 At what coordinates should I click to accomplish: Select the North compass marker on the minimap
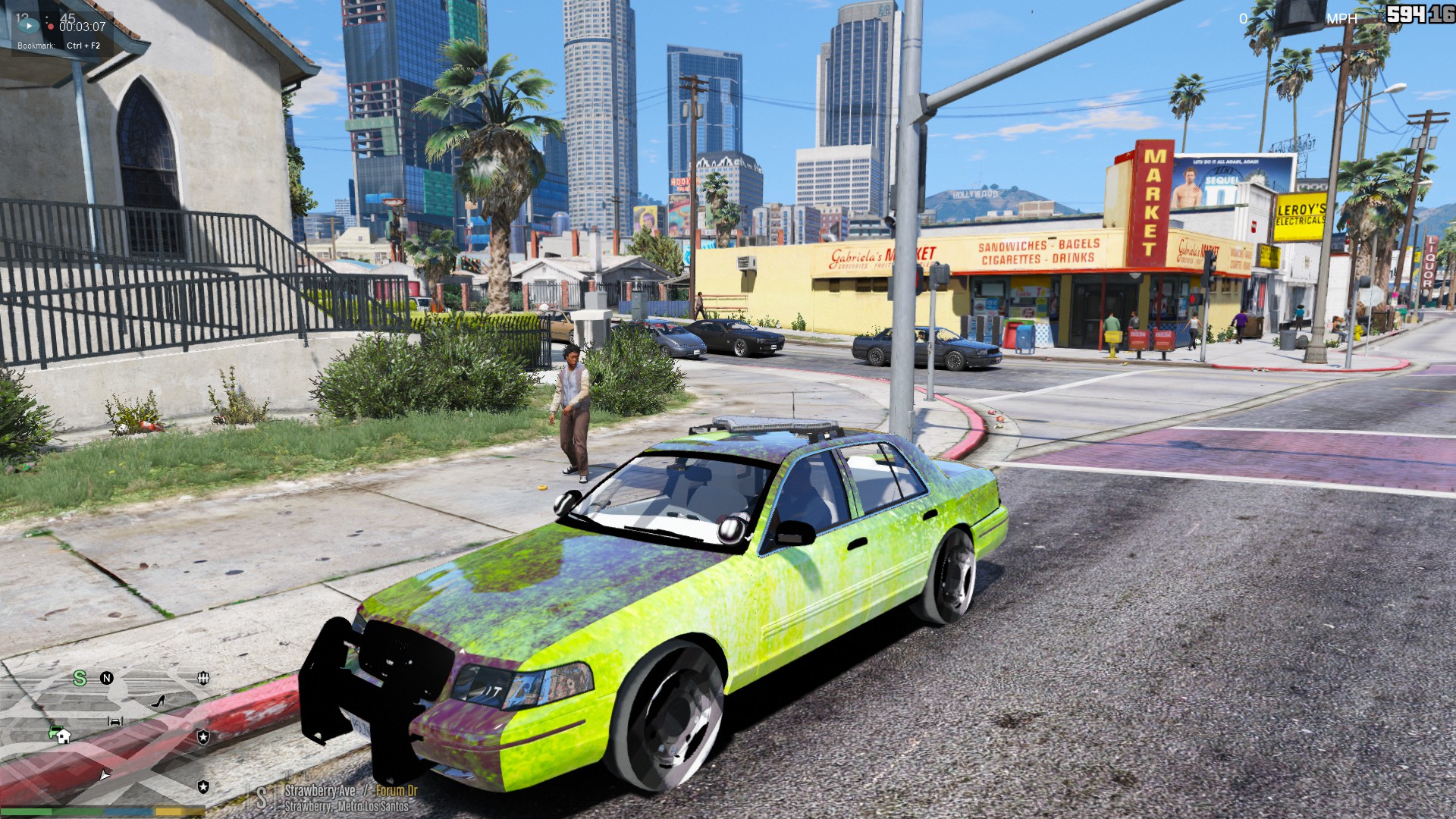click(107, 678)
